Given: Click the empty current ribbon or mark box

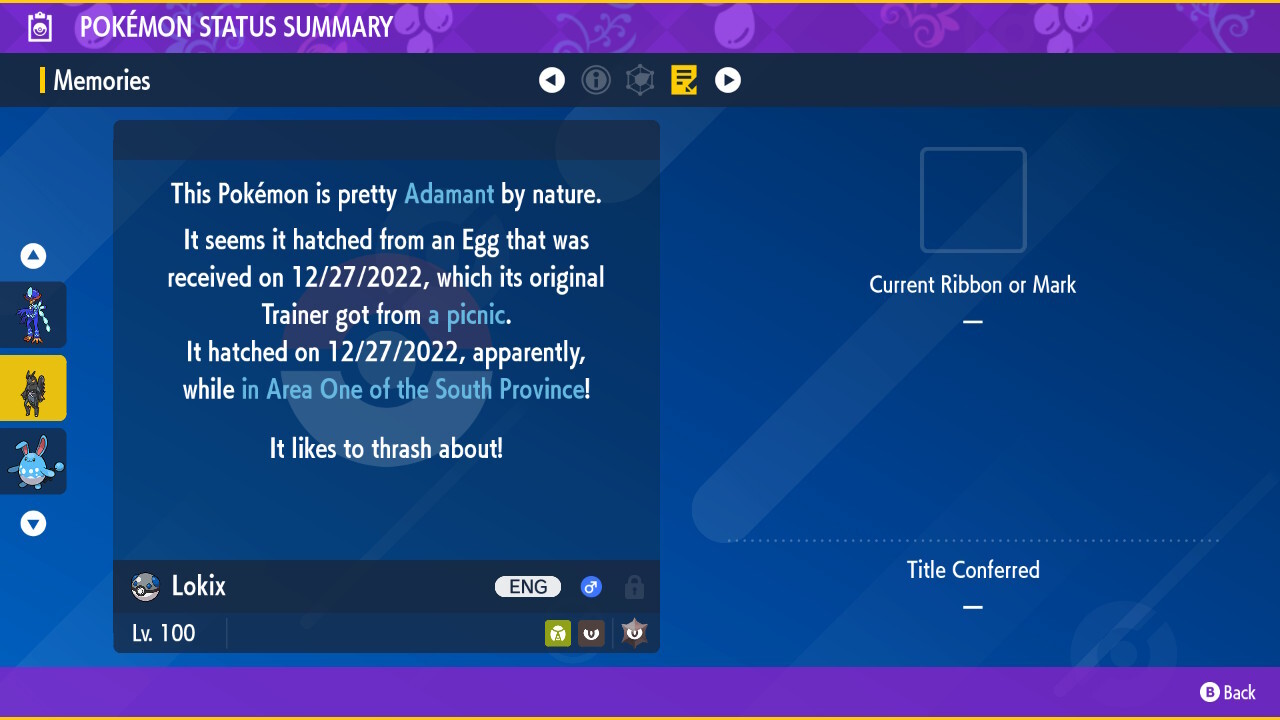Looking at the screenshot, I should (x=973, y=200).
